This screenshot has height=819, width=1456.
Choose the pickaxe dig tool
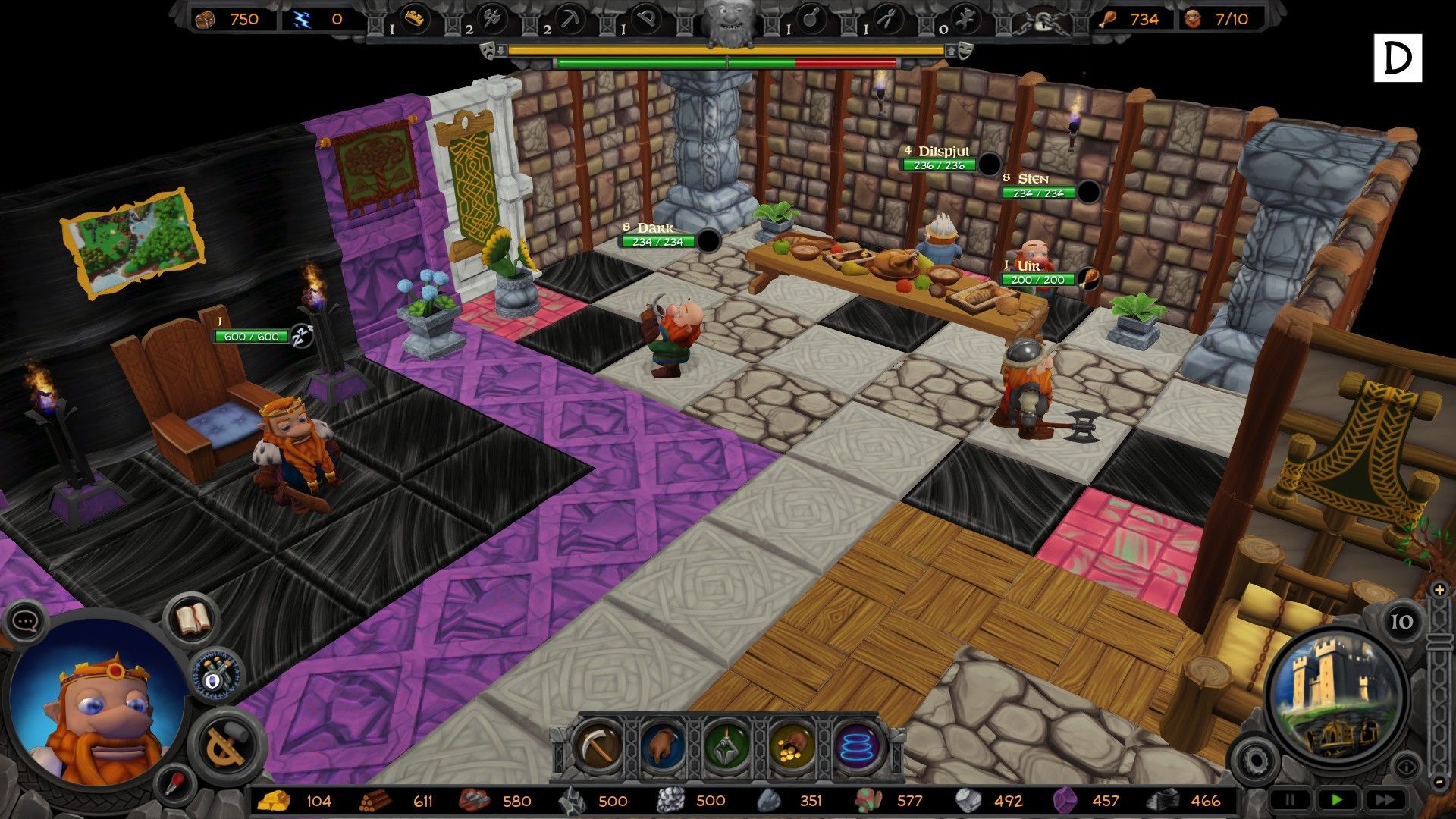599,746
